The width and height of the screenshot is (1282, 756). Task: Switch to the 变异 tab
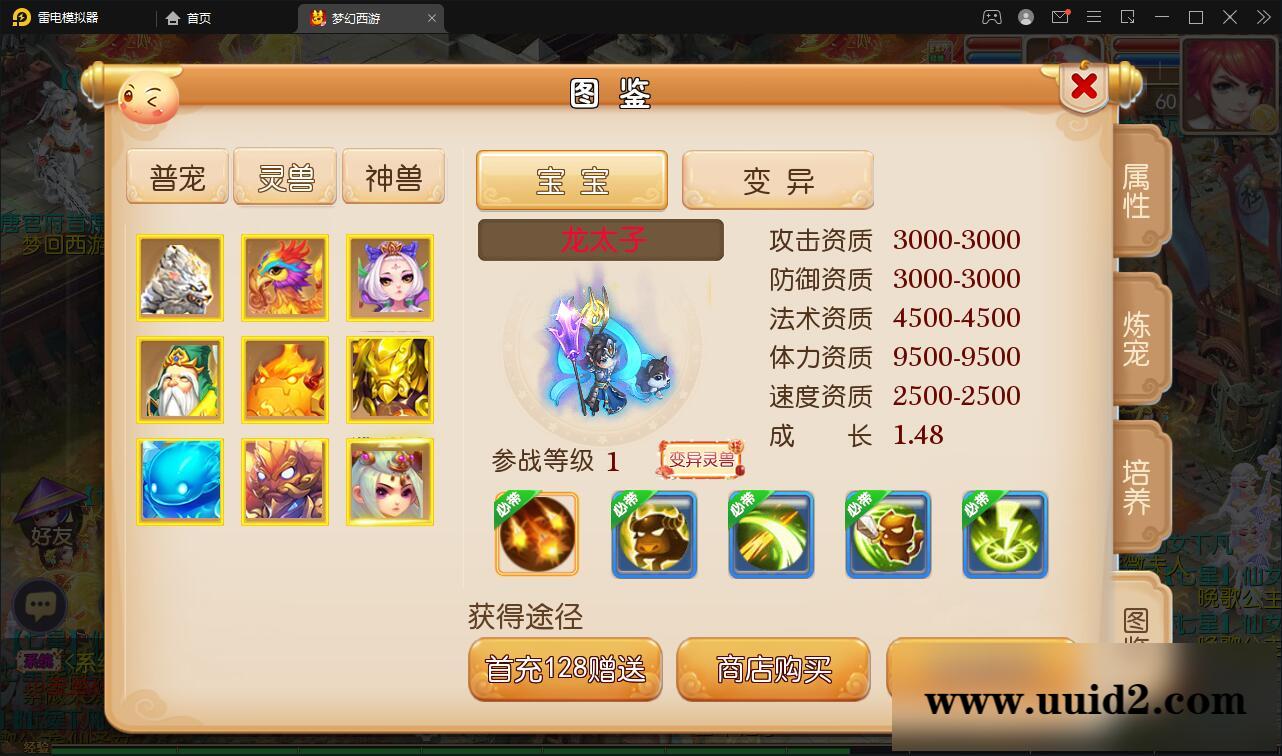click(x=778, y=180)
